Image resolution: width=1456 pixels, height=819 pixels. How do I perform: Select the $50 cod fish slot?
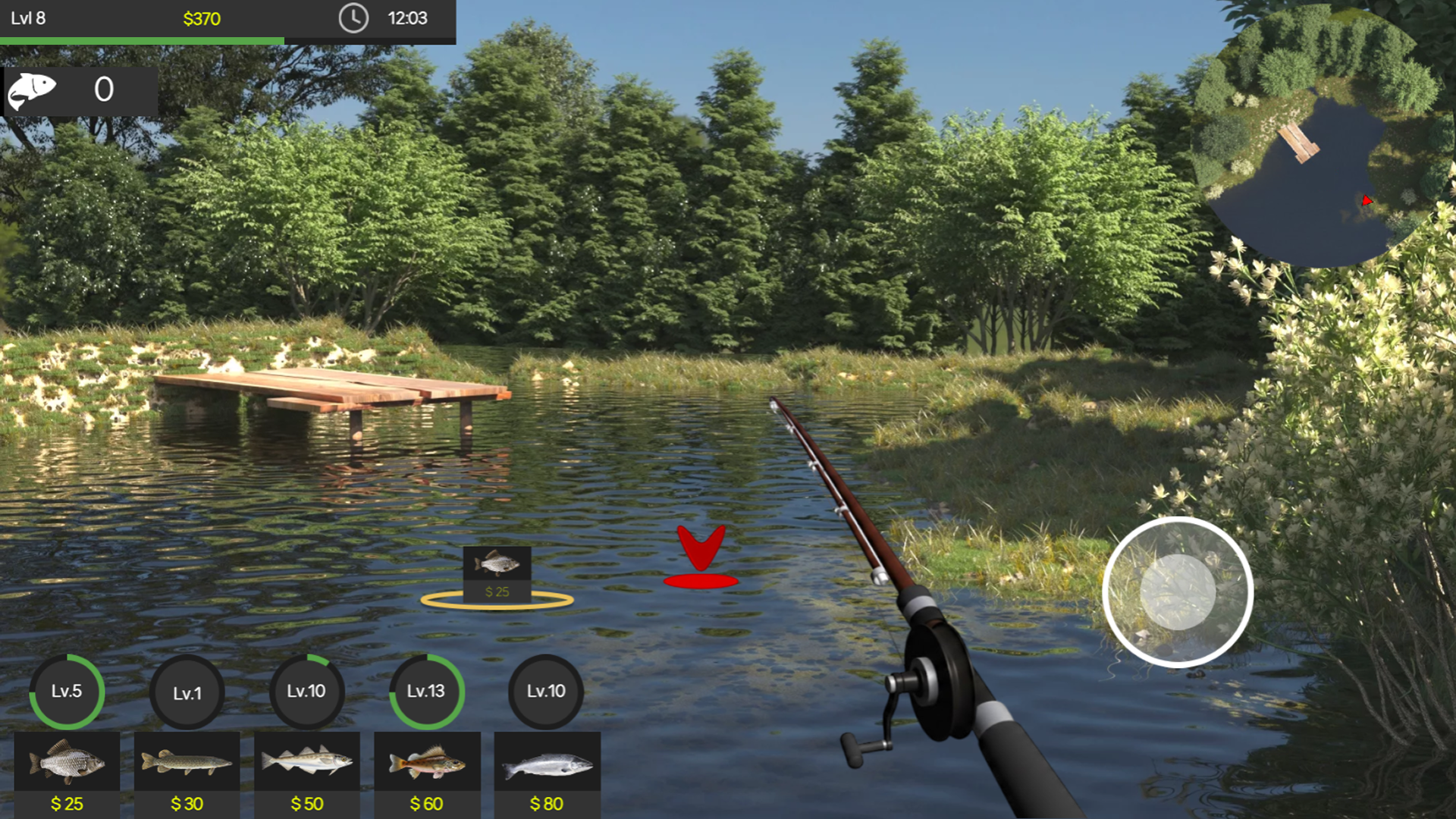[x=307, y=768]
